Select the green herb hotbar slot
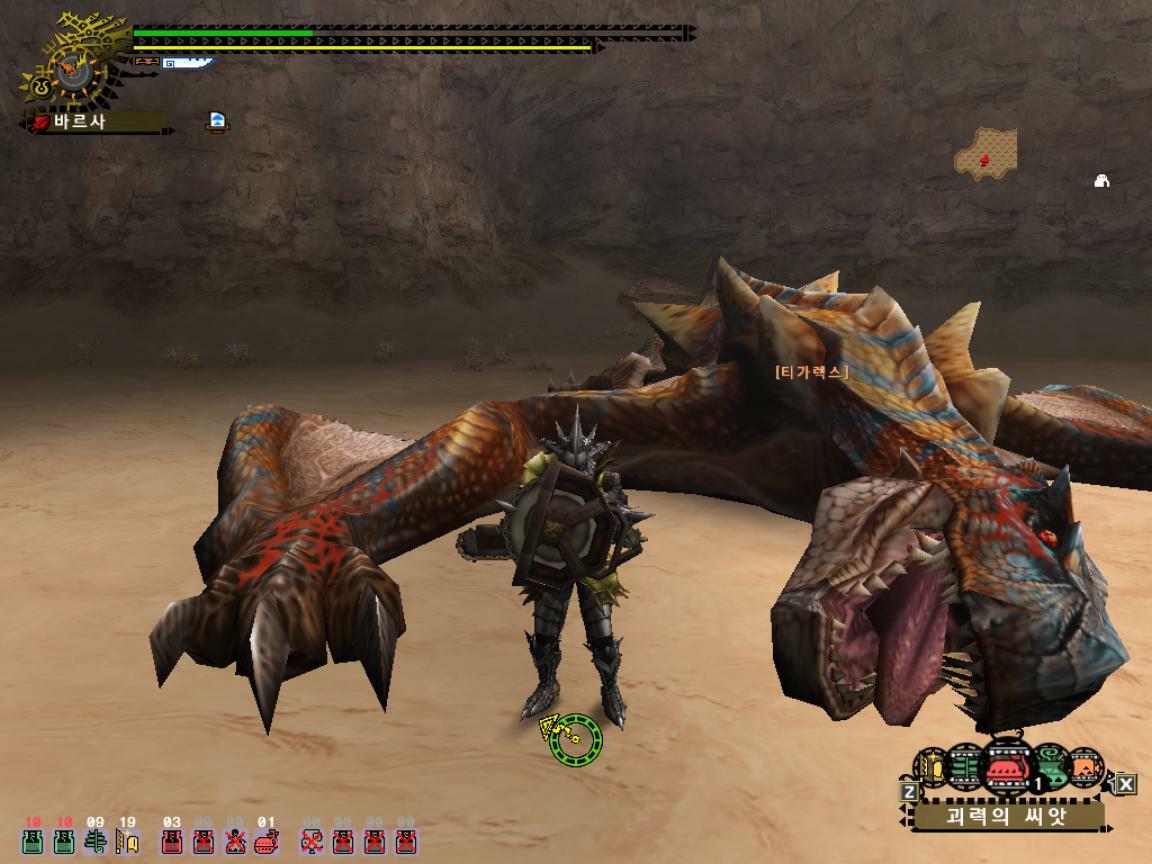The width and height of the screenshot is (1152, 864). 96,841
